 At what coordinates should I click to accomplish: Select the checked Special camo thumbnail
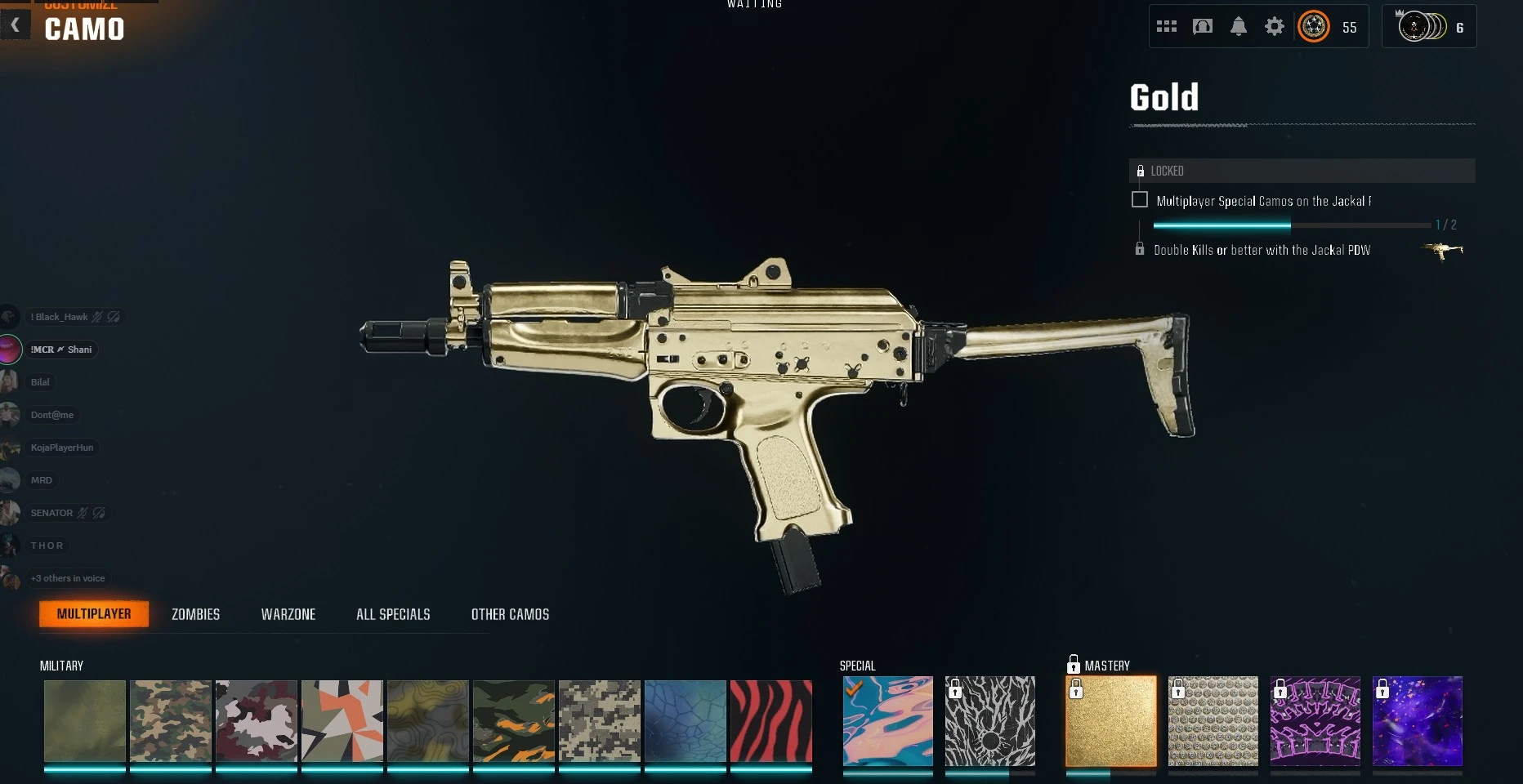click(x=887, y=721)
